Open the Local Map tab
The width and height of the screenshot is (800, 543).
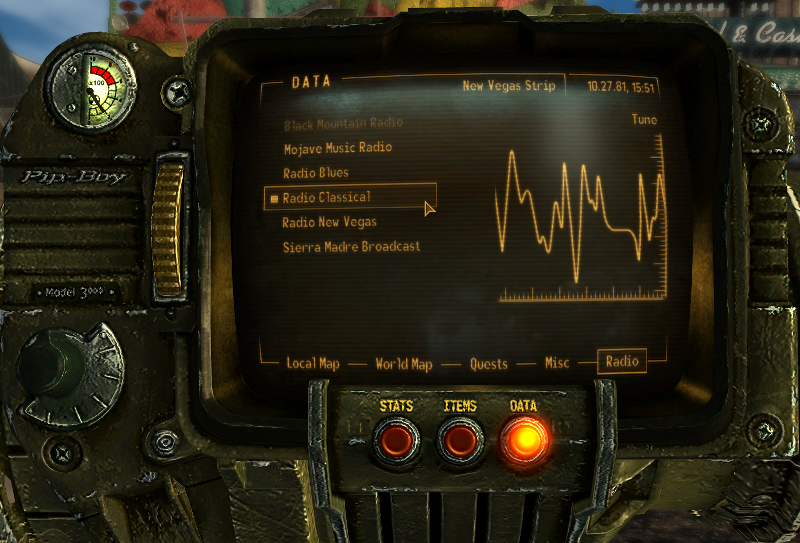click(313, 364)
